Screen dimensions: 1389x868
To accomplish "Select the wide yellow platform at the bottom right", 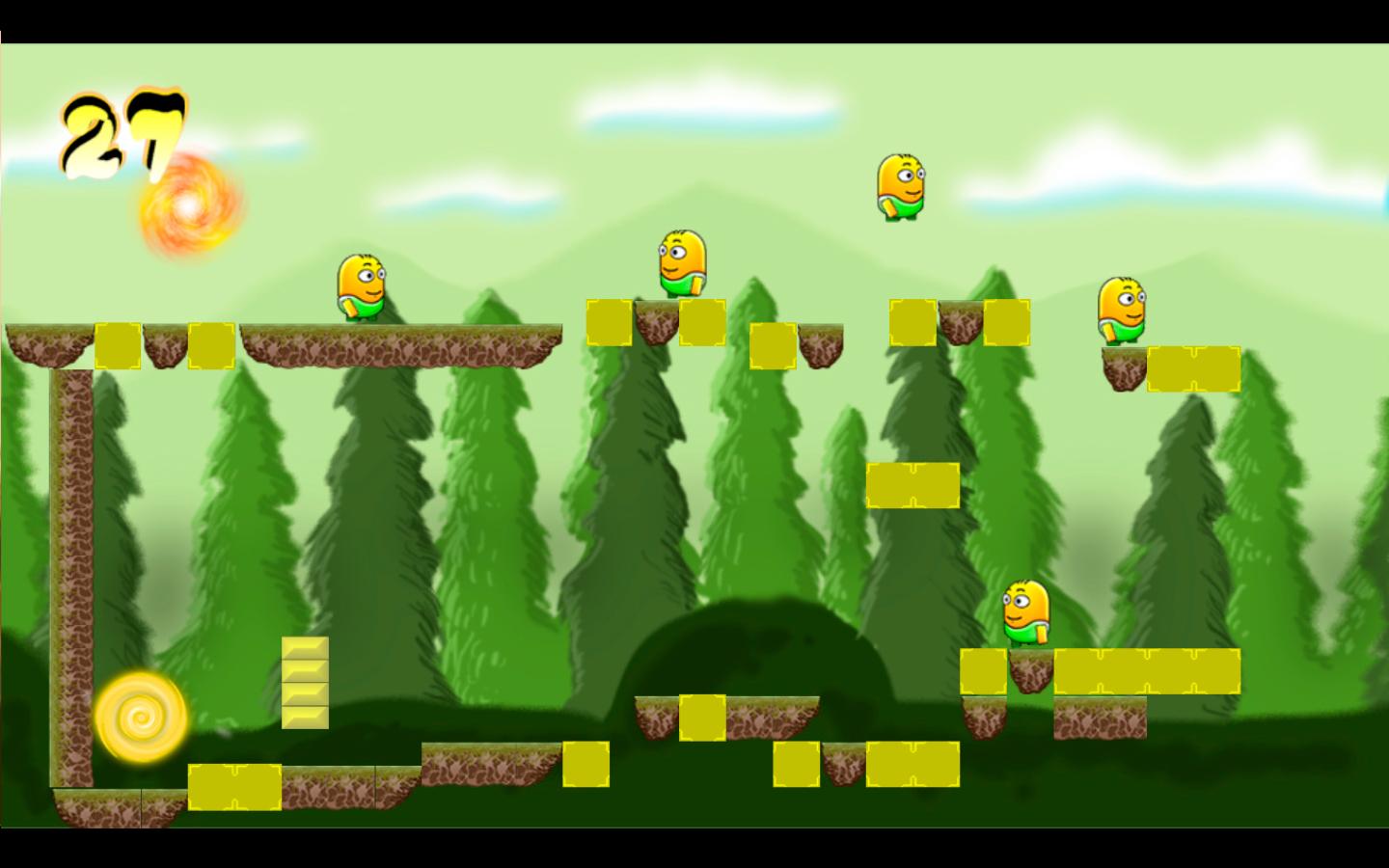I will point(1148,672).
